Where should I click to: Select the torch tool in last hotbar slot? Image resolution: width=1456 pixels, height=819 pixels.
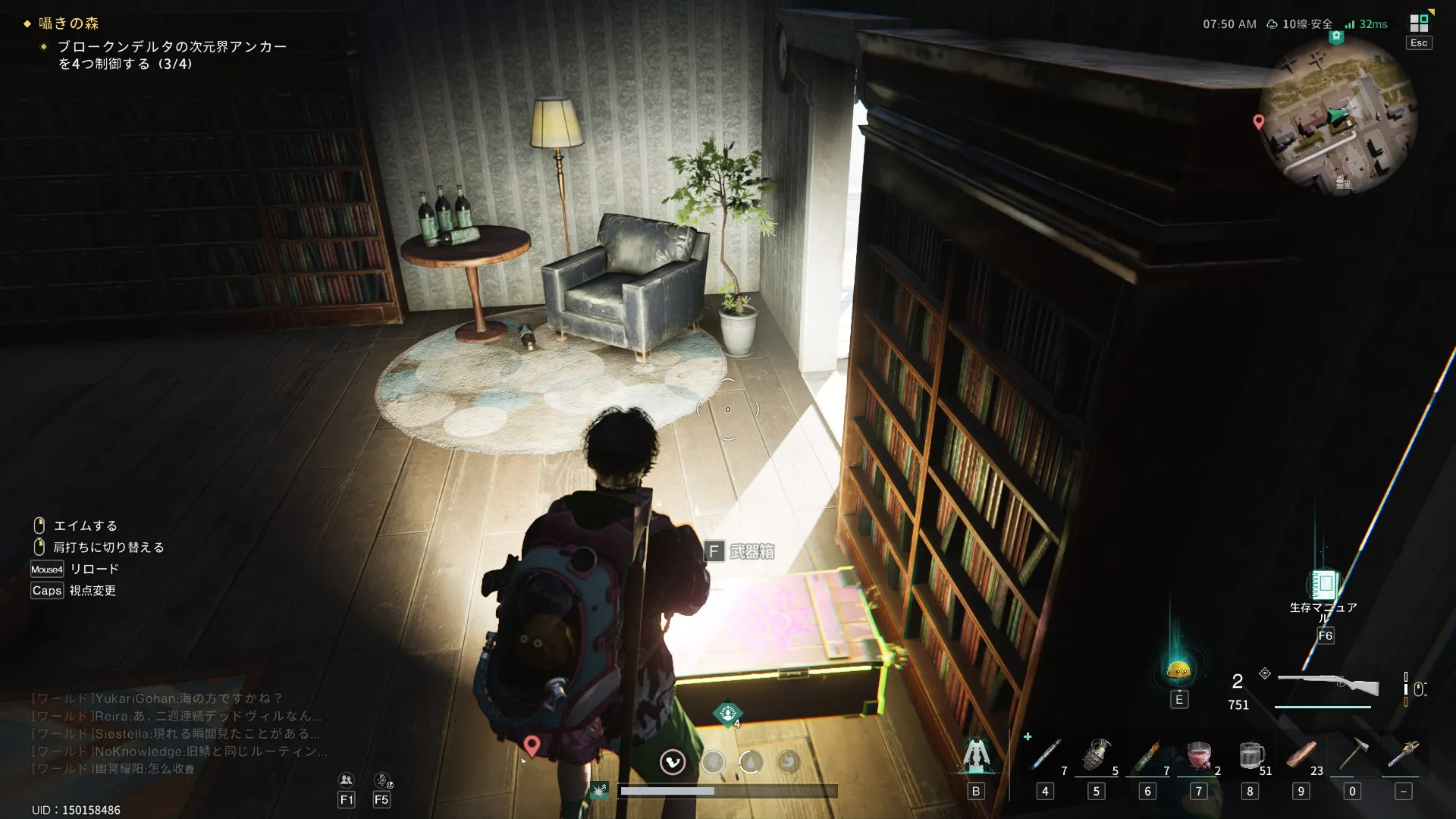pos(1403,755)
